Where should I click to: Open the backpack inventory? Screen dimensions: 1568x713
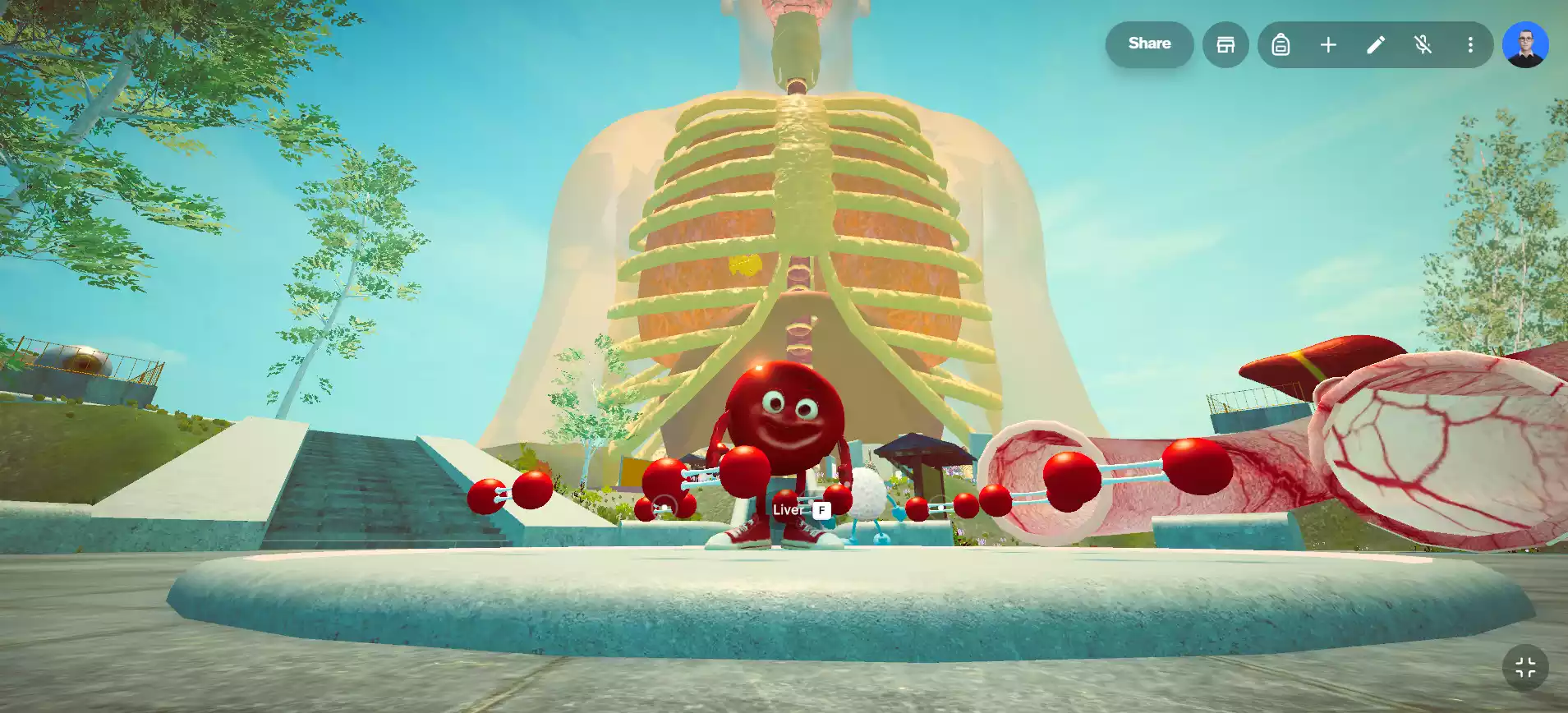(1281, 44)
